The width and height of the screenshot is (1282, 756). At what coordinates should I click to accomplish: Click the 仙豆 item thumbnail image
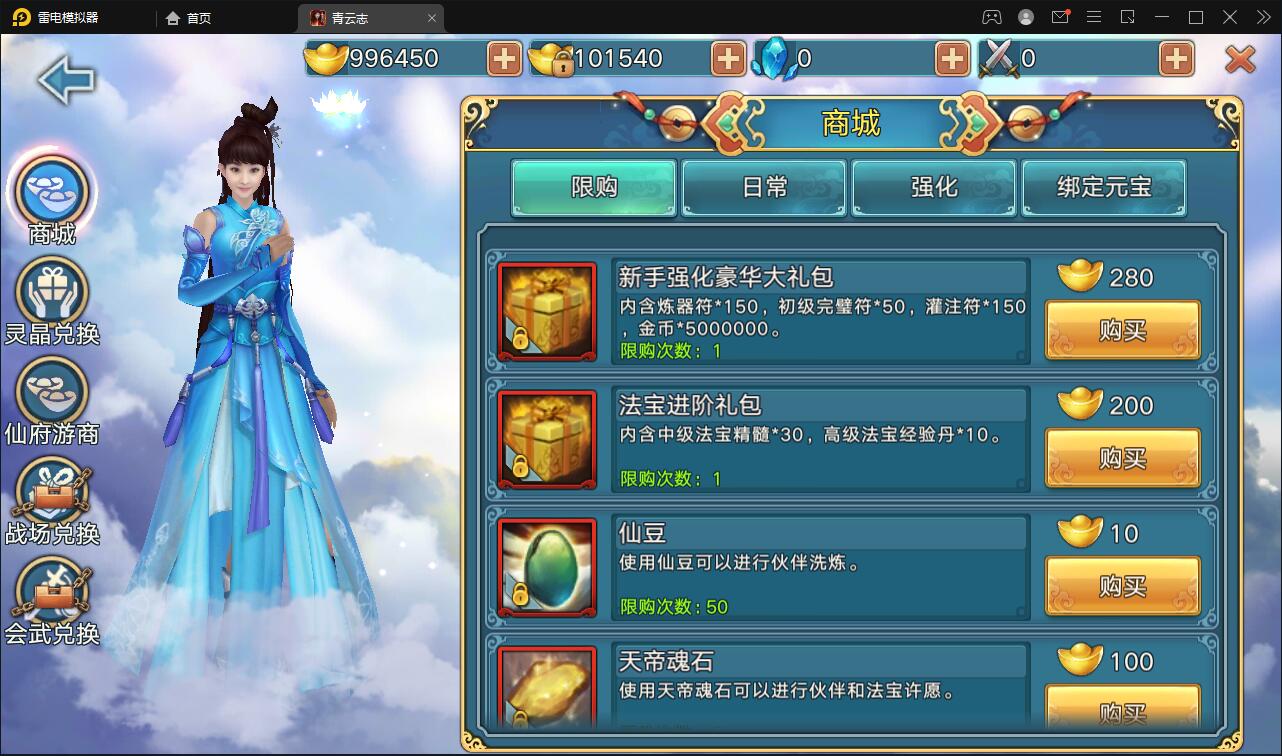click(x=546, y=567)
